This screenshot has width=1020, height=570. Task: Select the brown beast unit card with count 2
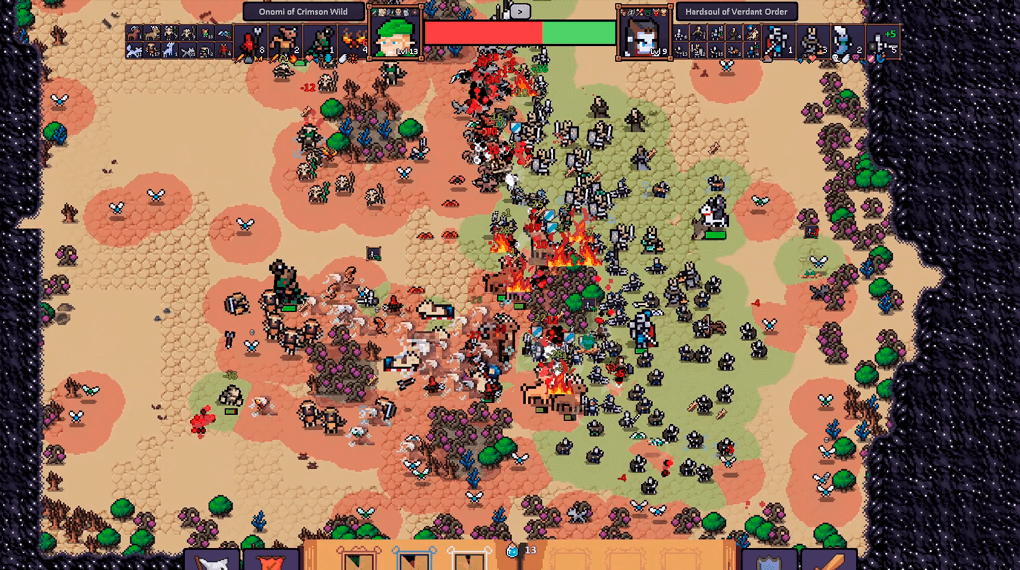[x=285, y=42]
